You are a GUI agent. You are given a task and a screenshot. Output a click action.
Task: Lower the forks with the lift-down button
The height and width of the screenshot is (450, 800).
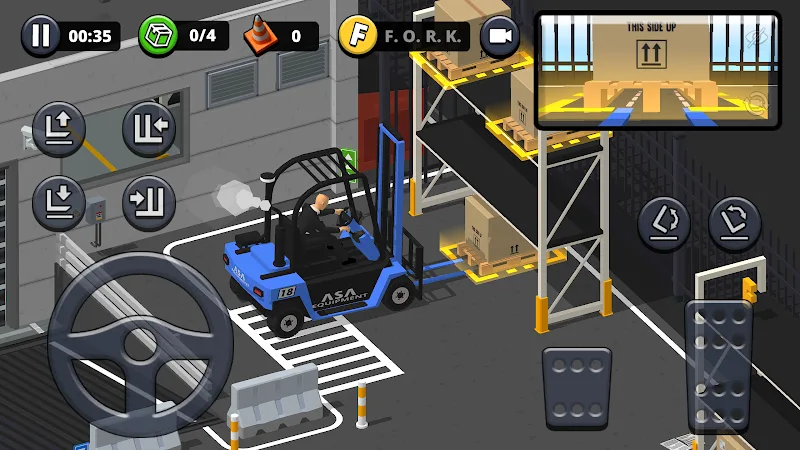point(59,201)
